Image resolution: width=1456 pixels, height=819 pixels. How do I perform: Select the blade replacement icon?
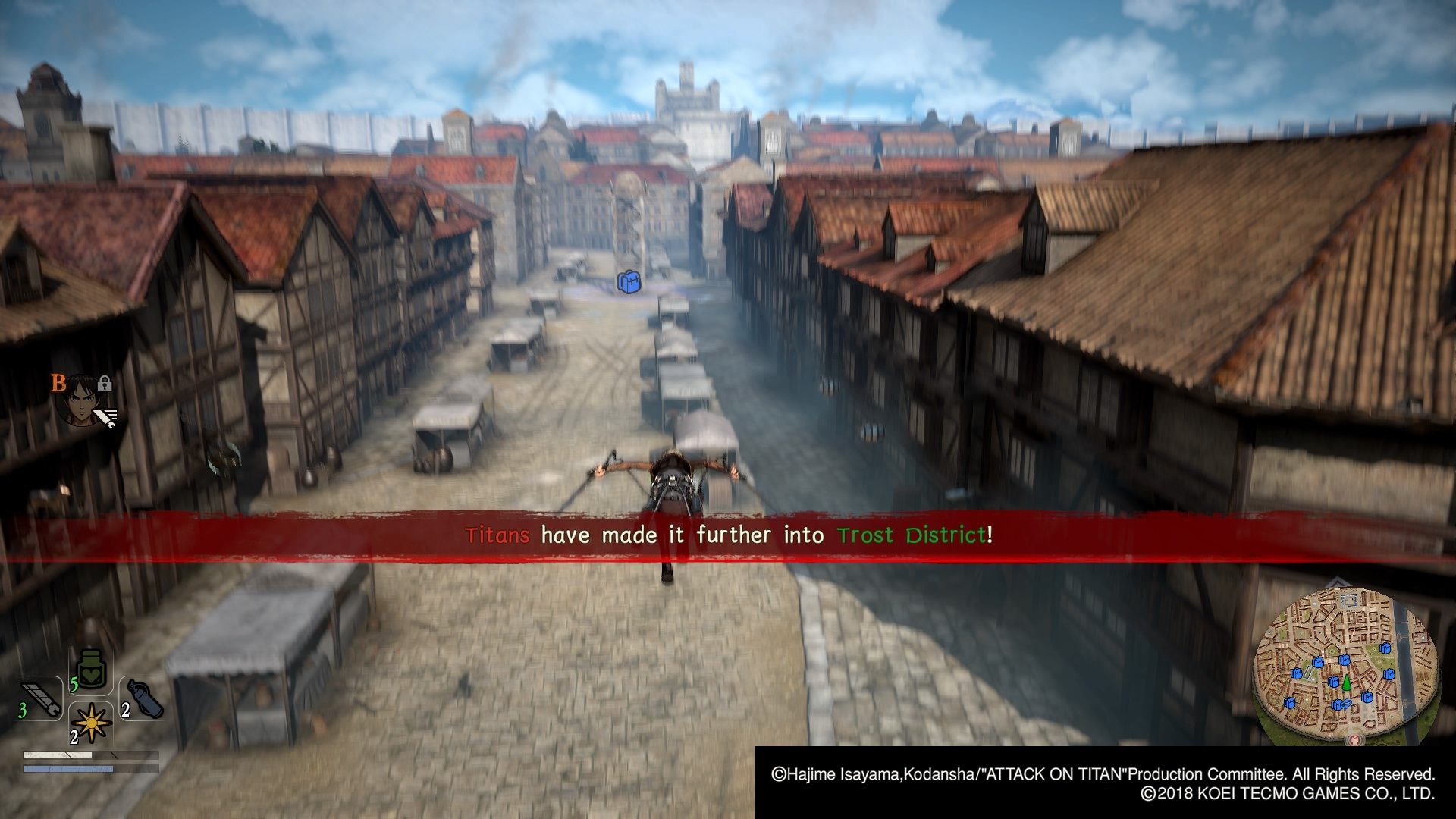coord(42,698)
